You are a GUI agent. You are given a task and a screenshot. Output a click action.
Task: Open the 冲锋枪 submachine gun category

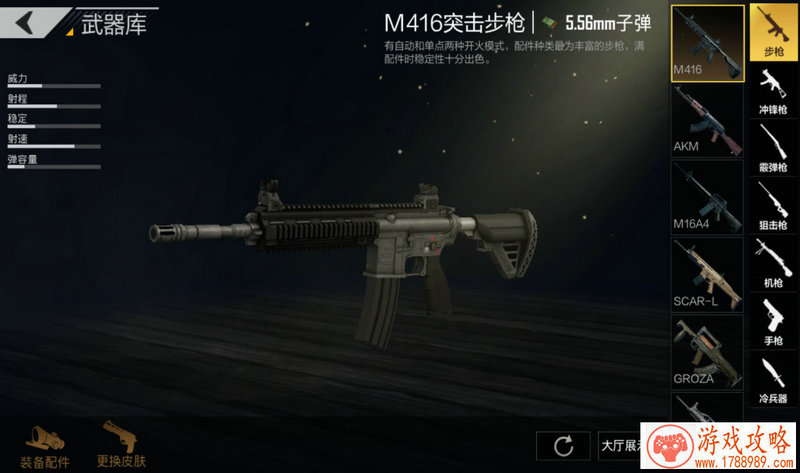(x=774, y=90)
